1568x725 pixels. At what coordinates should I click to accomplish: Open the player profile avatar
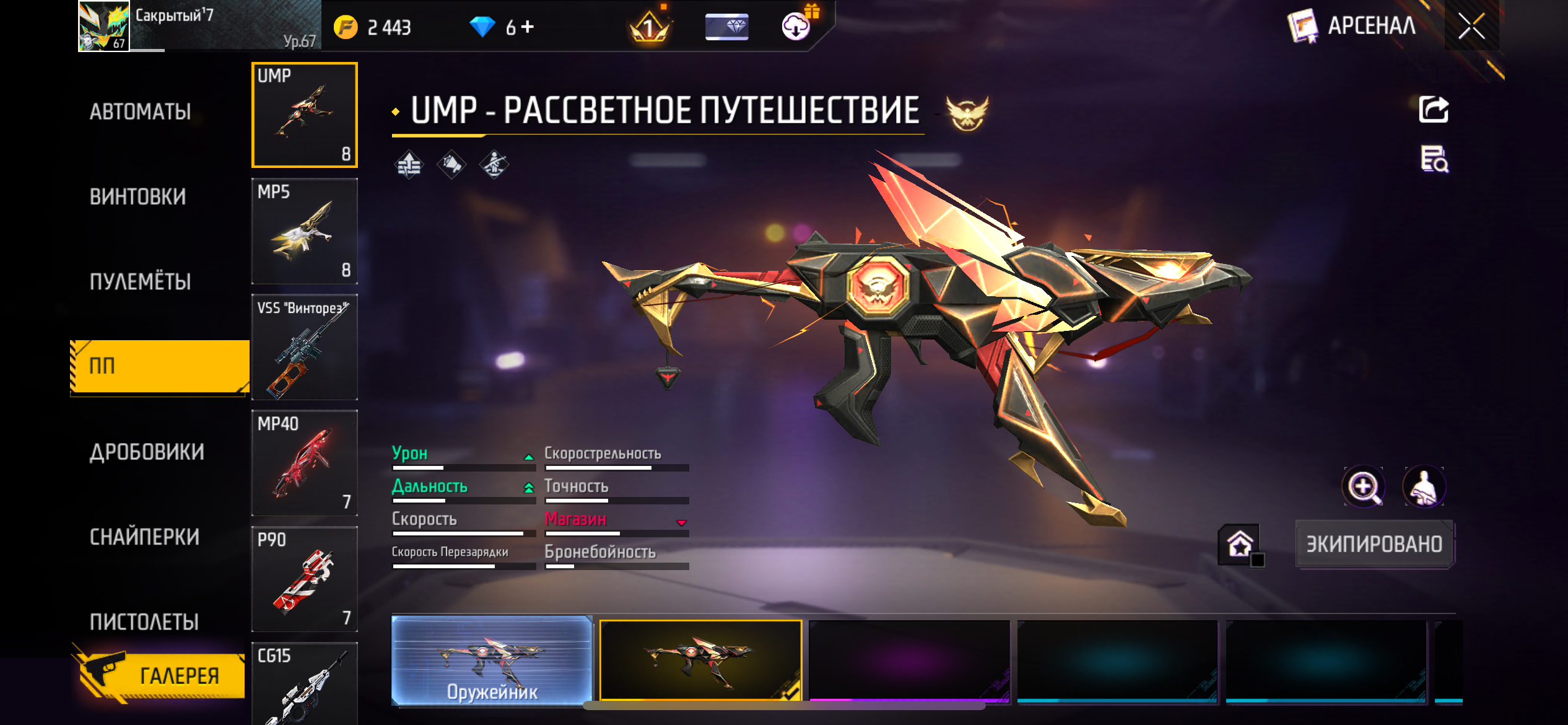(x=103, y=26)
